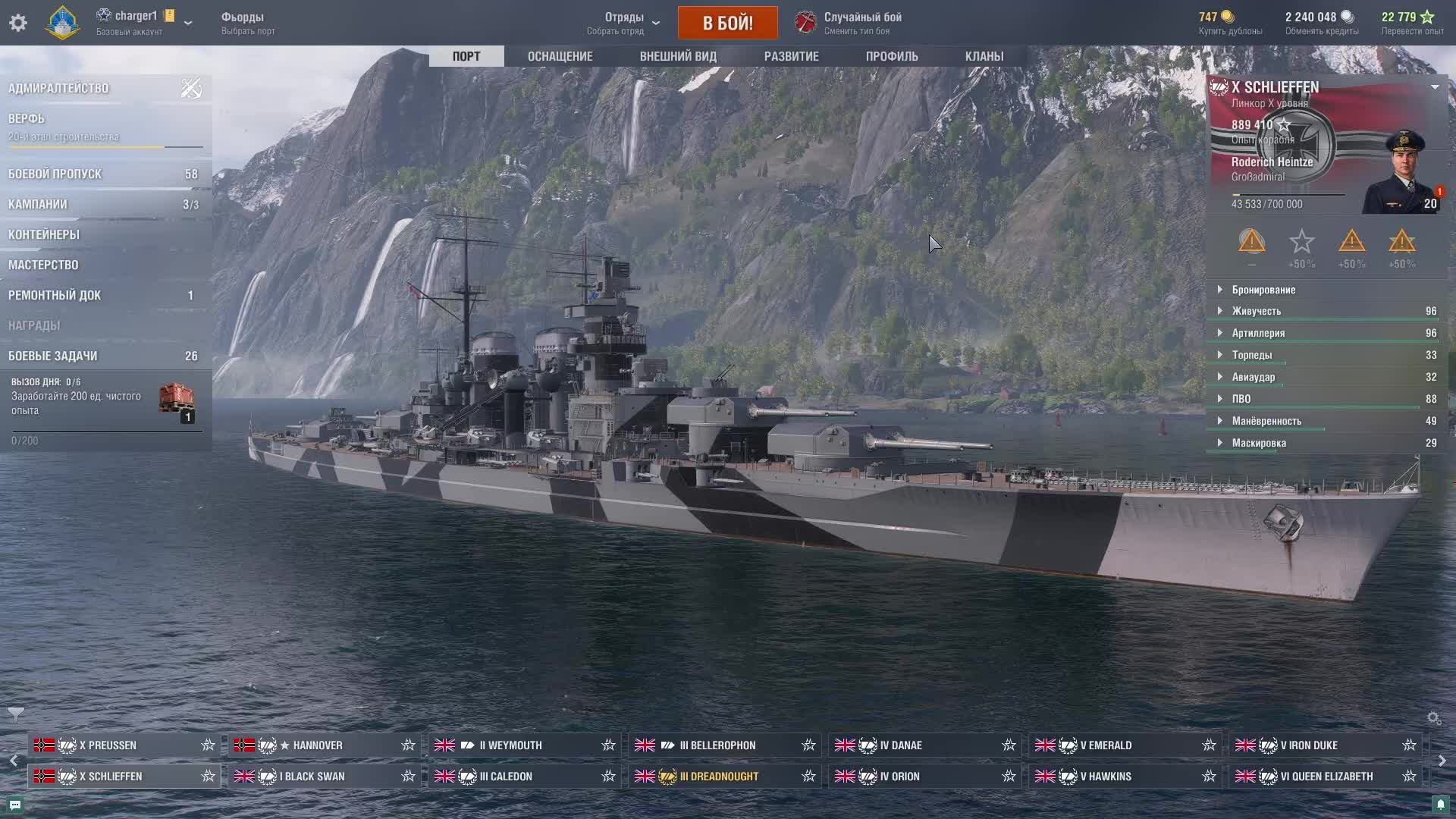Viewport: 1456px width, 819px height.
Task: Open the Боевой пропуск section
Action: point(55,174)
